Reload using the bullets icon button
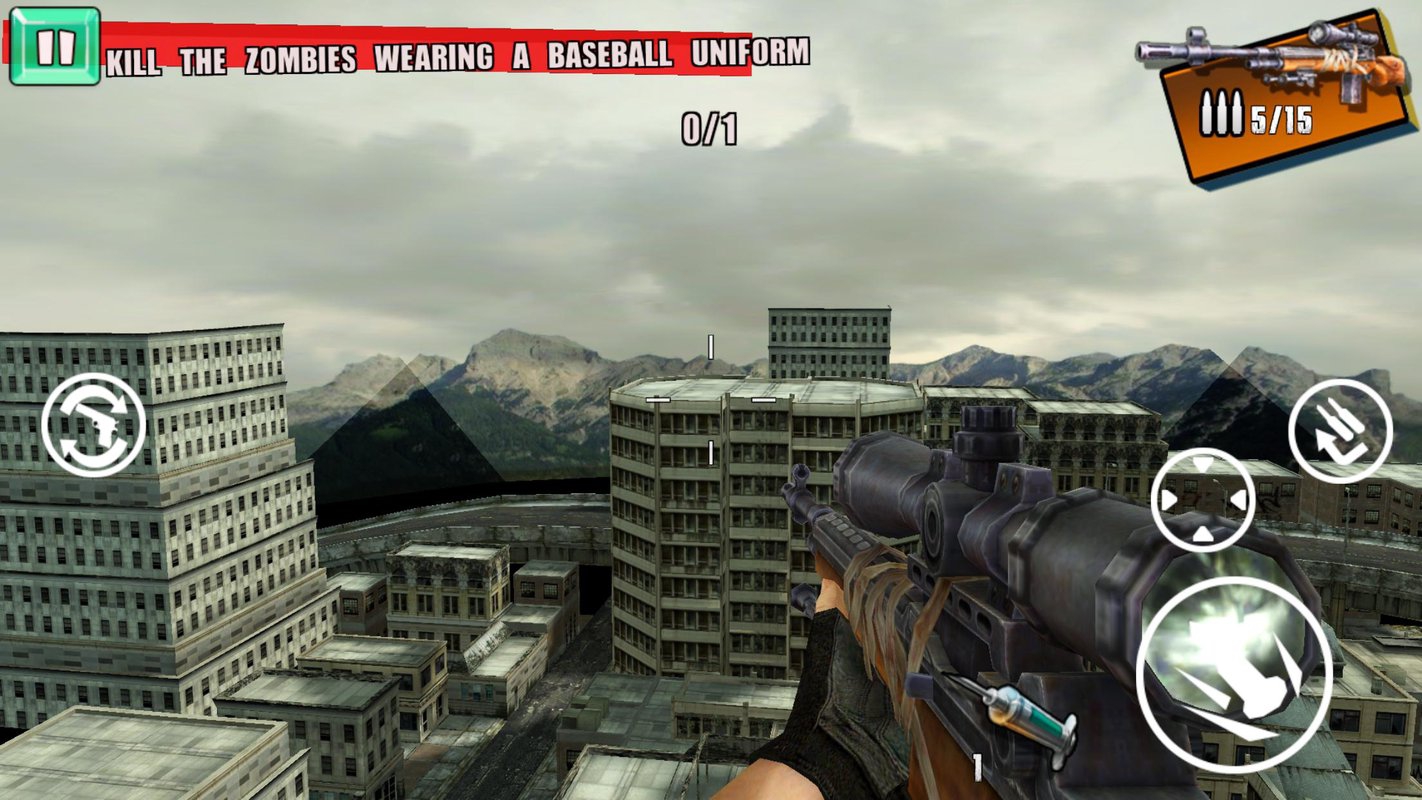 coord(1340,430)
